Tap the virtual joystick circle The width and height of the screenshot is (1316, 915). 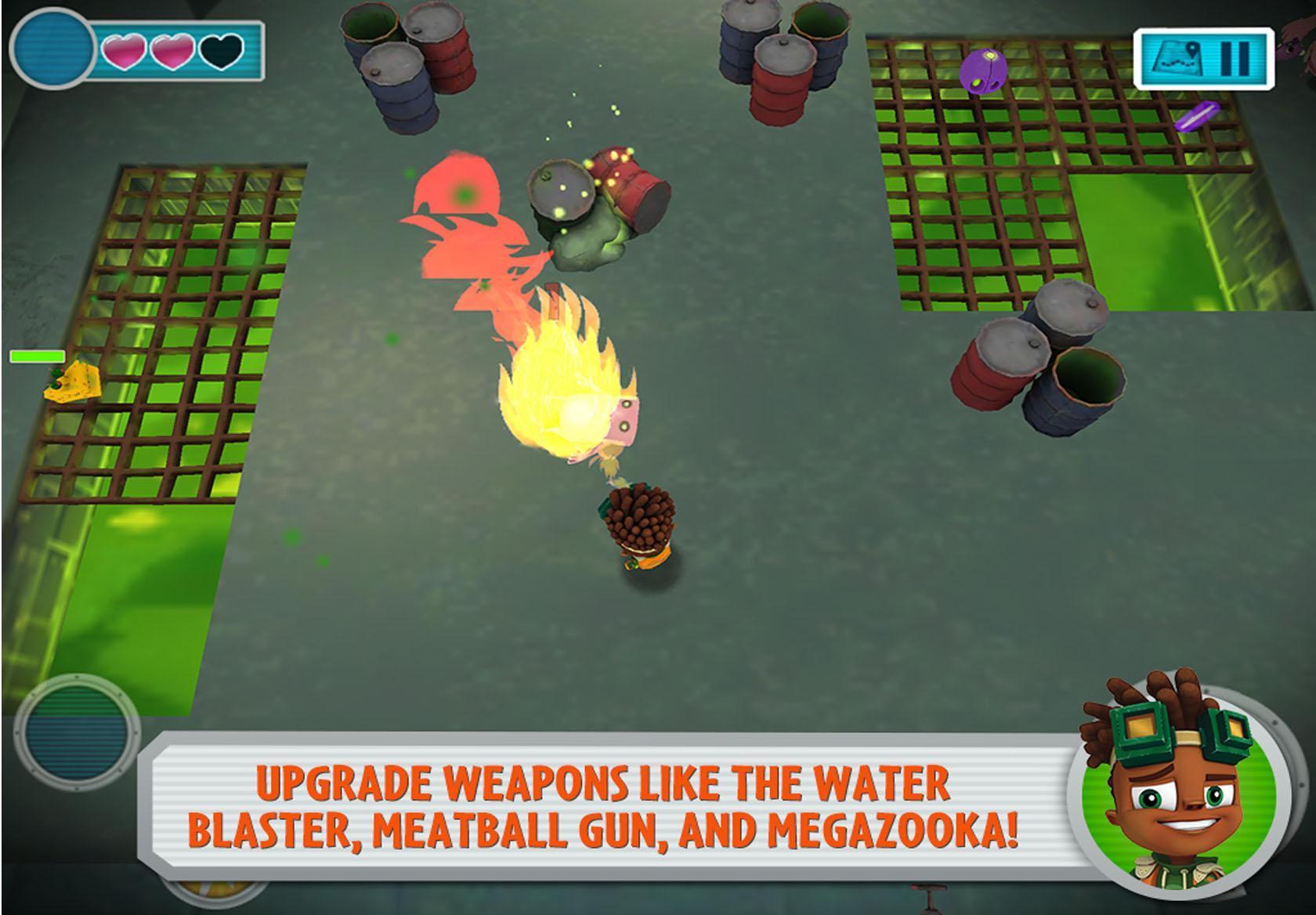[77, 732]
